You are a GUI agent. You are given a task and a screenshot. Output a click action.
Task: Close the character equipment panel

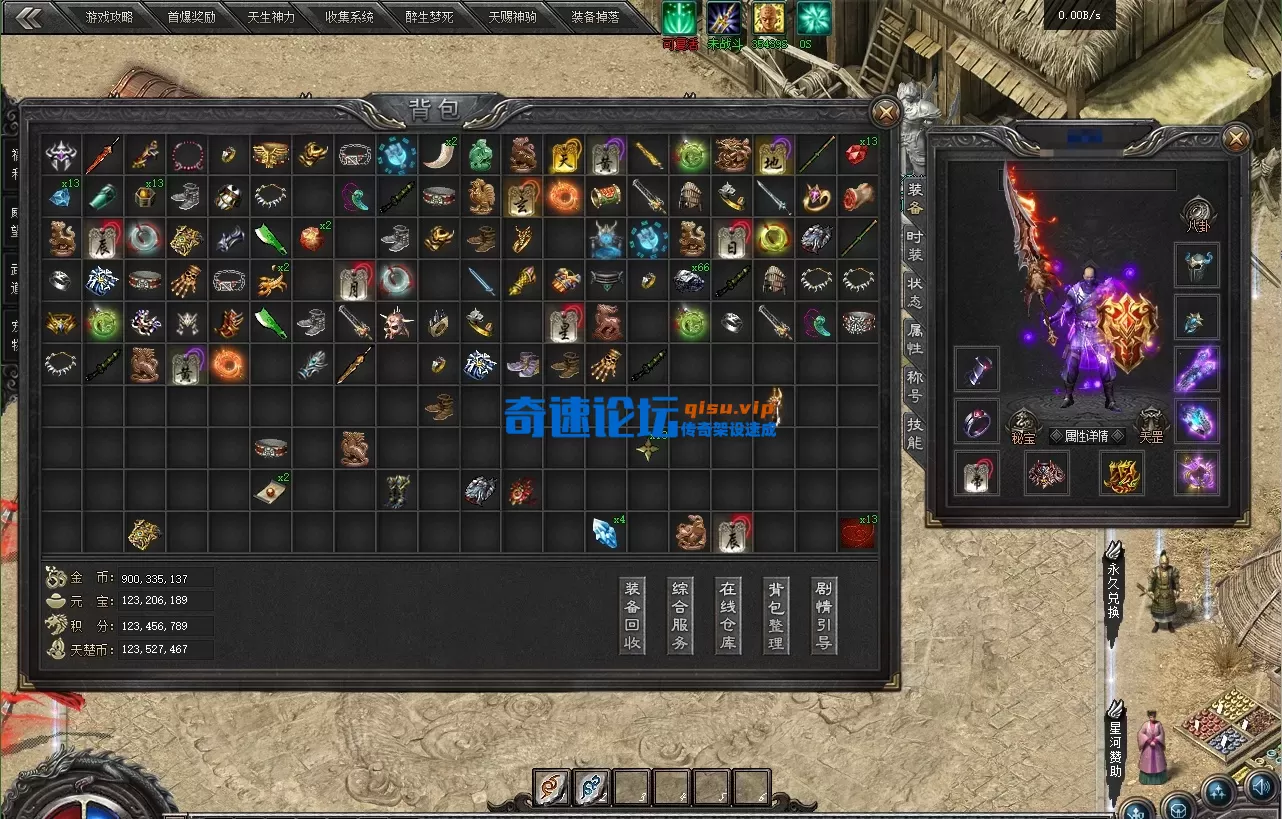click(x=1236, y=138)
